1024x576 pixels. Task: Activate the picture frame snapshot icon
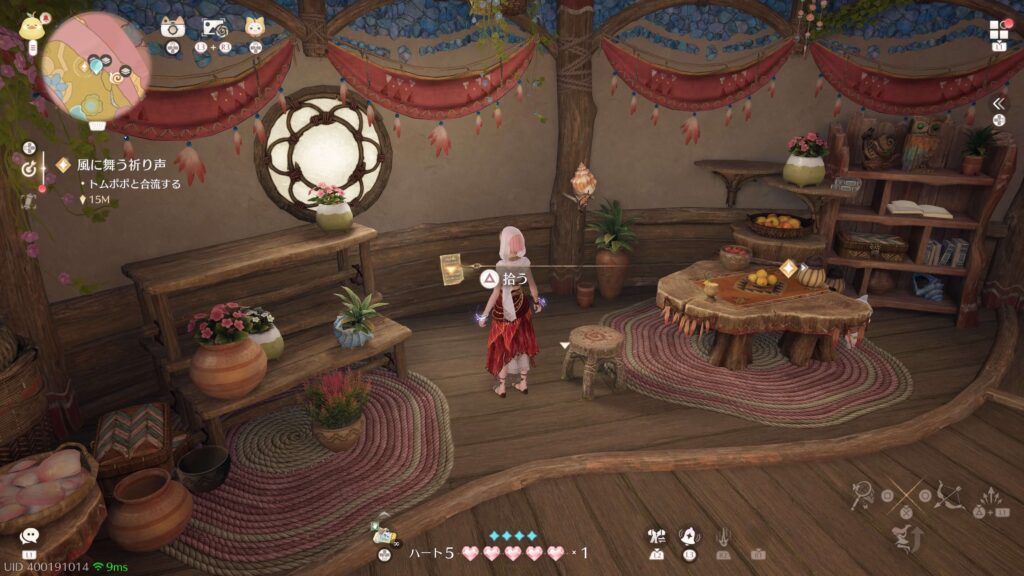pyautogui.click(x=213, y=27)
